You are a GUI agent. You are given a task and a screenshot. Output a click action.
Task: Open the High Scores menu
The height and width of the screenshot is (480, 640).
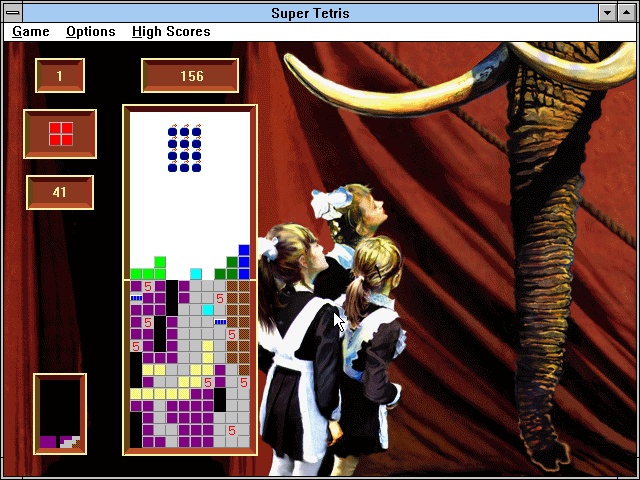tap(171, 32)
